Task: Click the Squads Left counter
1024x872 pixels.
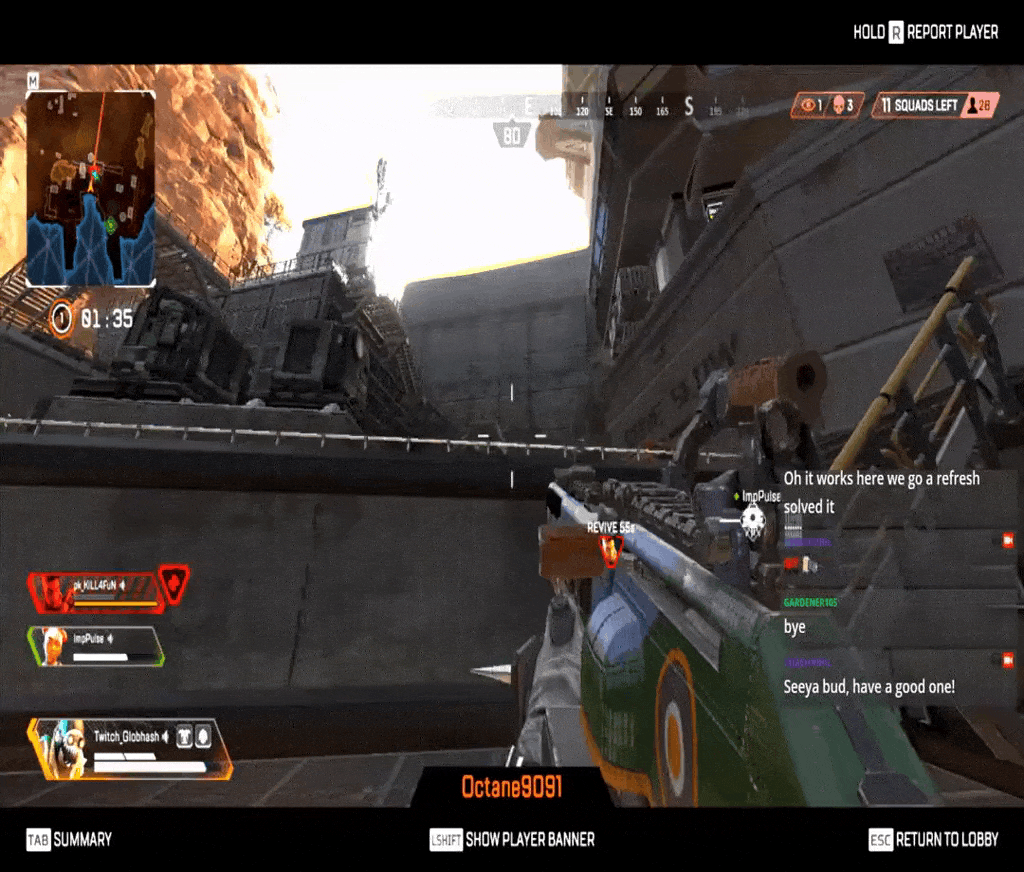Action: coord(934,105)
